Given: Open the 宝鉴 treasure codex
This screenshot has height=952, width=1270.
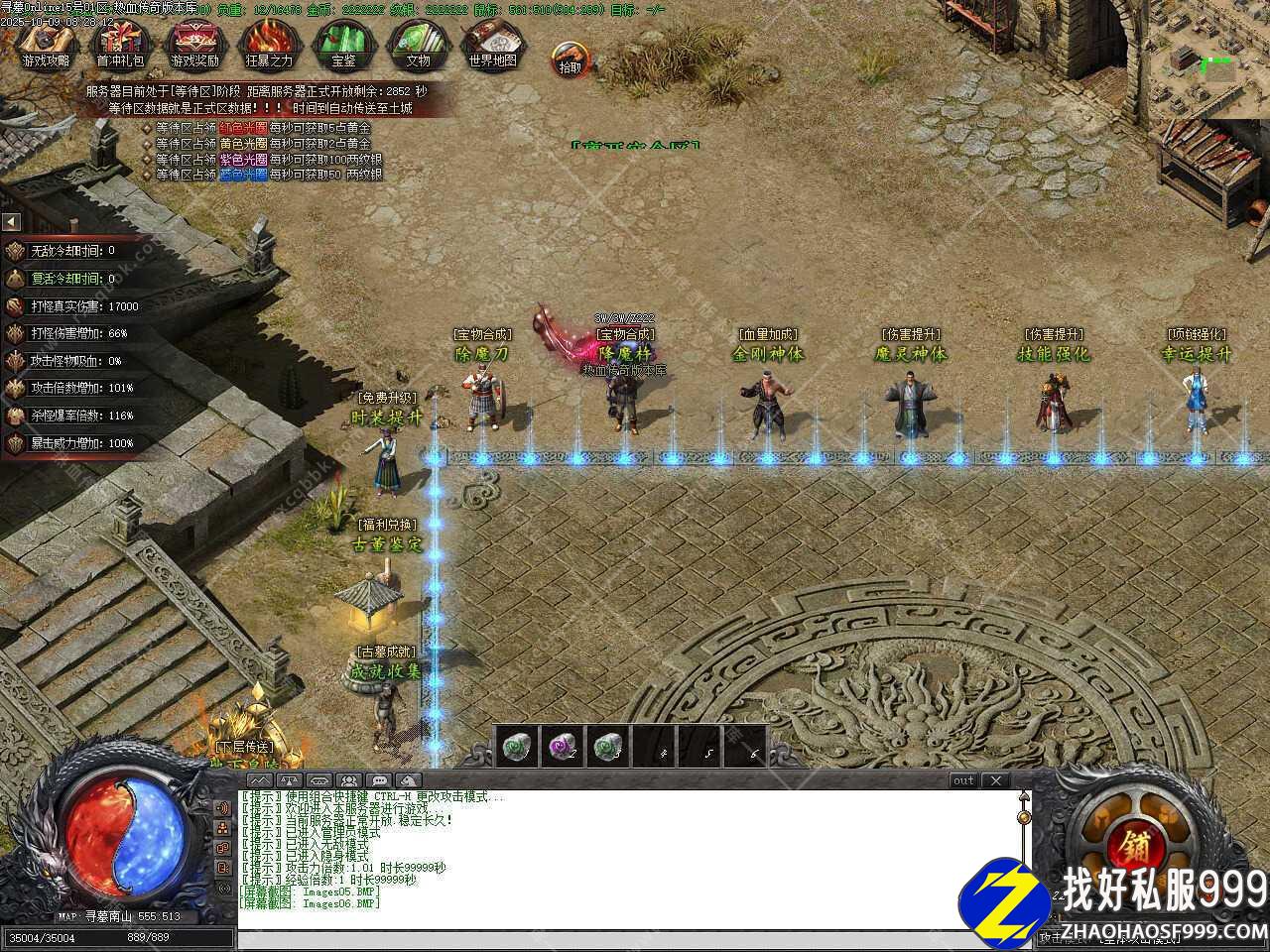Looking at the screenshot, I should click(x=343, y=43).
